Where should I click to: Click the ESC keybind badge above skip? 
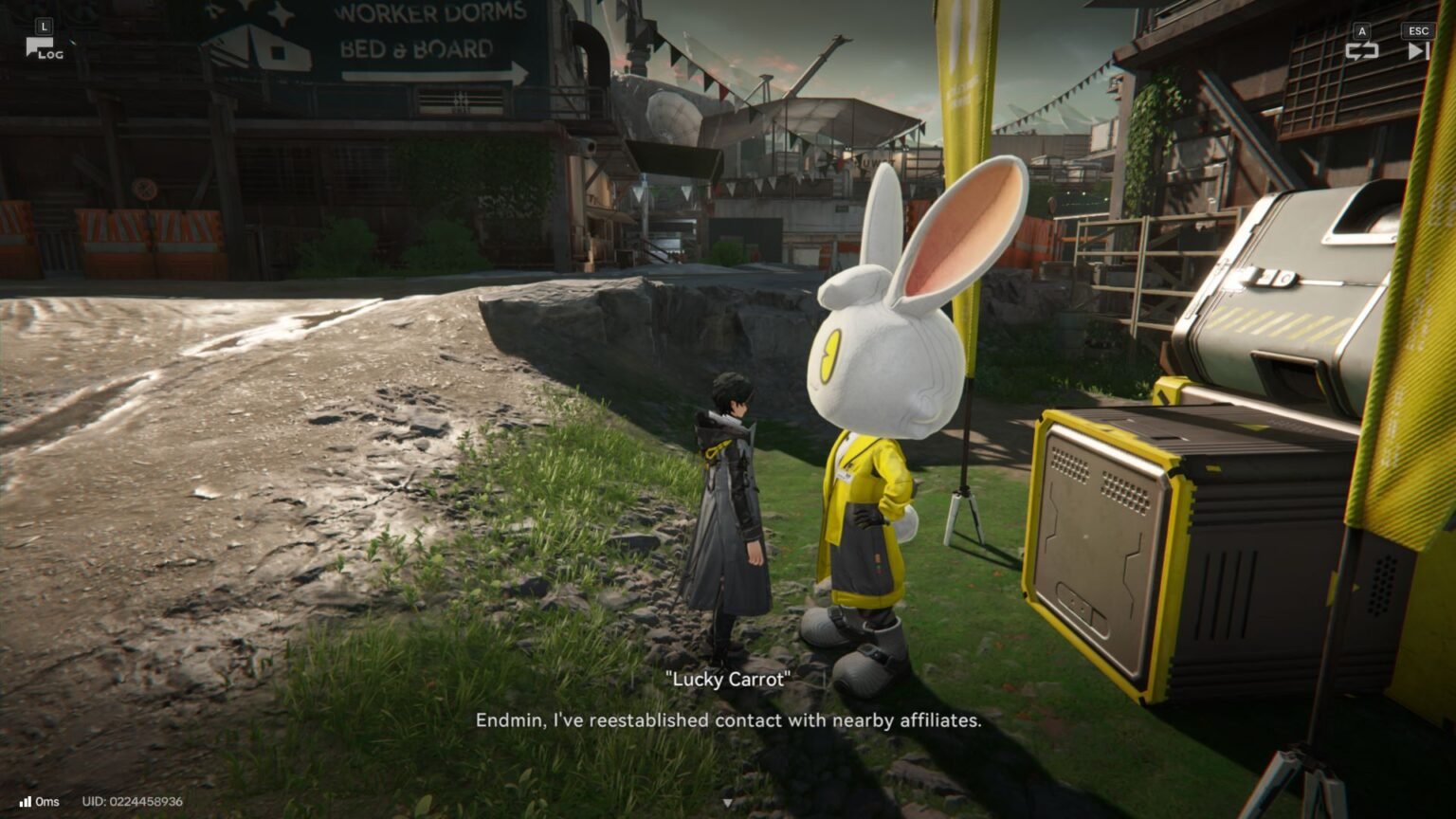[1418, 31]
